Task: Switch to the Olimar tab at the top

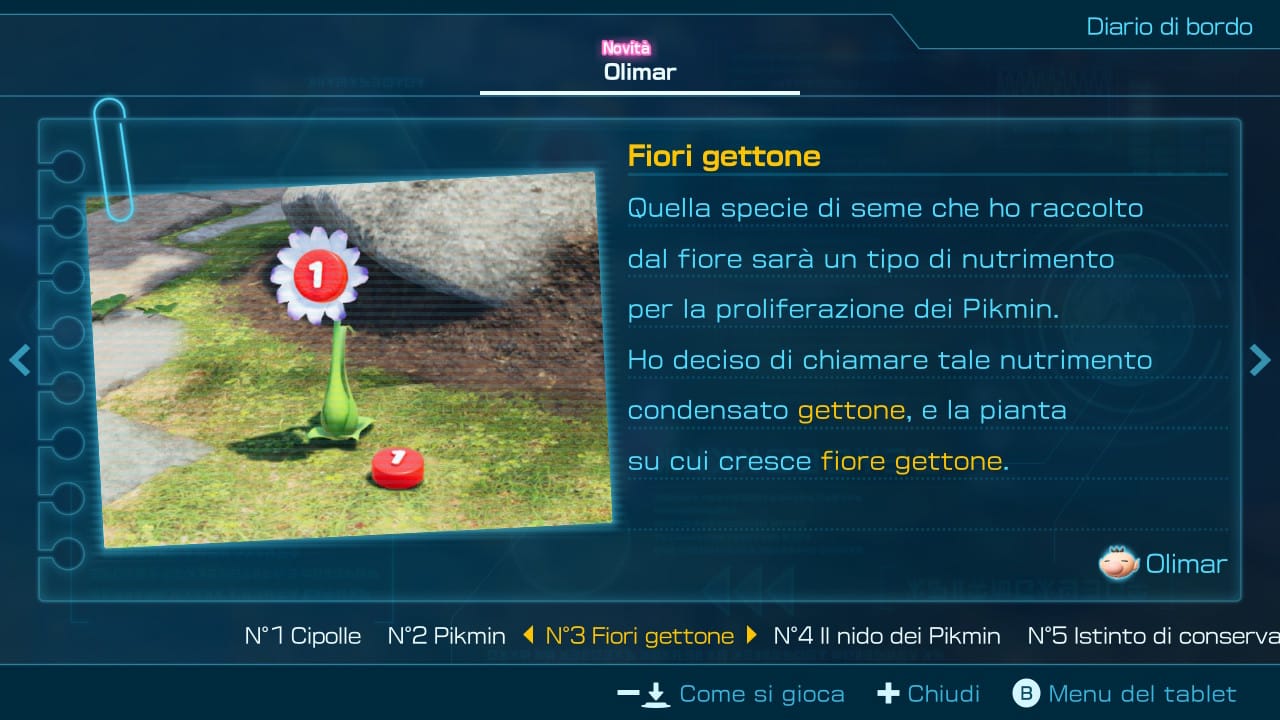Action: coord(639,71)
